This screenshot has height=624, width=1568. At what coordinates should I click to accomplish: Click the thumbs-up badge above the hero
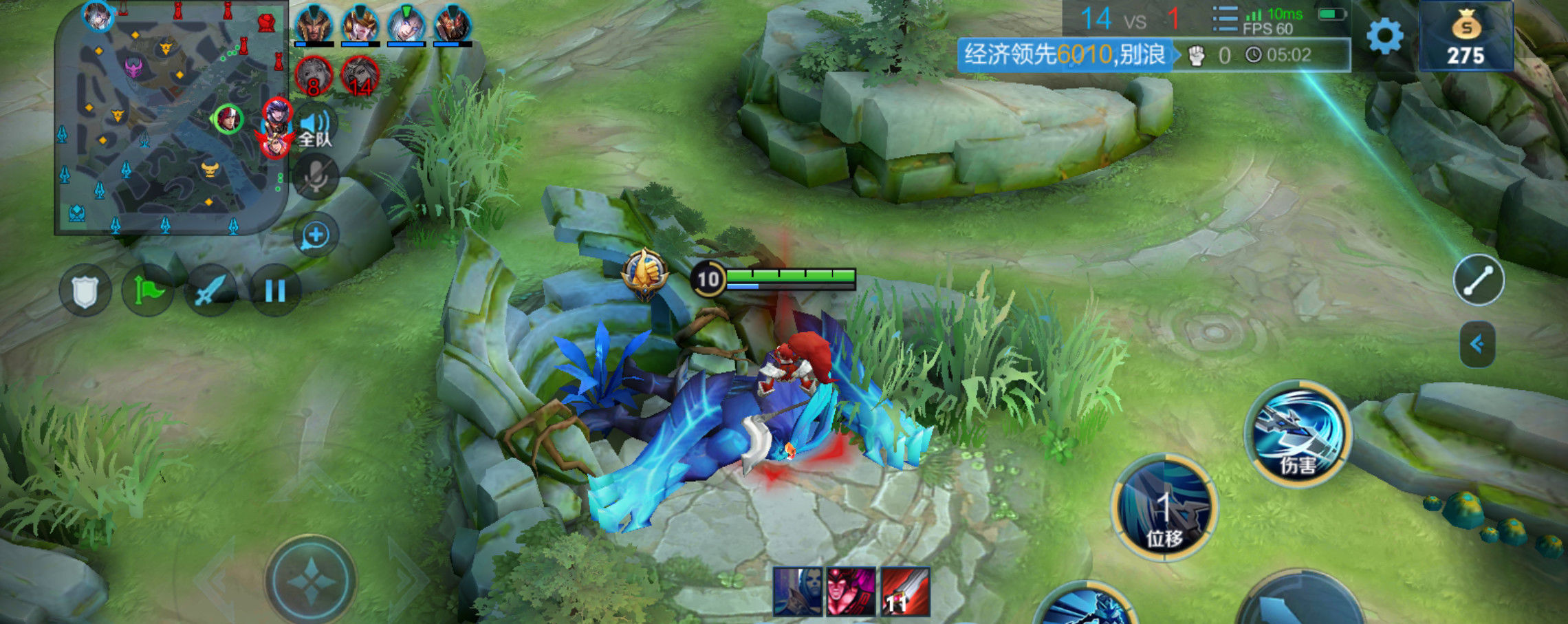[644, 274]
